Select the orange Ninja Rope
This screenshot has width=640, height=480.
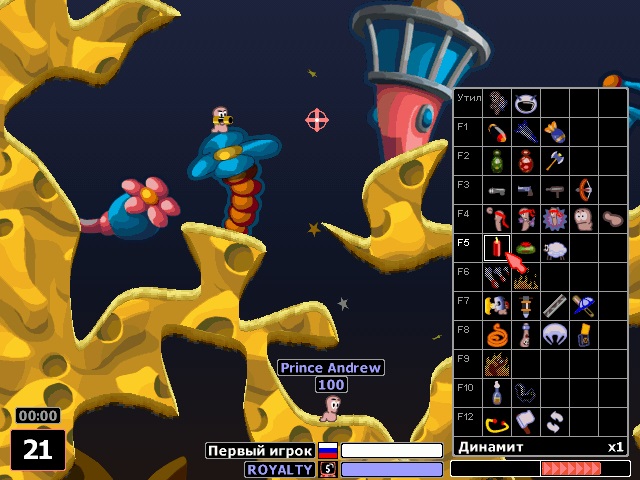pyautogui.click(x=497, y=334)
